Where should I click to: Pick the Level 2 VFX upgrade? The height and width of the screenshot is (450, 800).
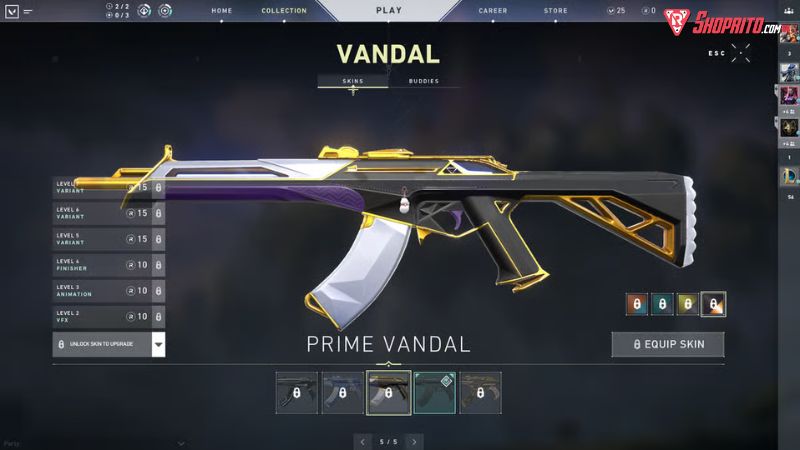pos(108,317)
